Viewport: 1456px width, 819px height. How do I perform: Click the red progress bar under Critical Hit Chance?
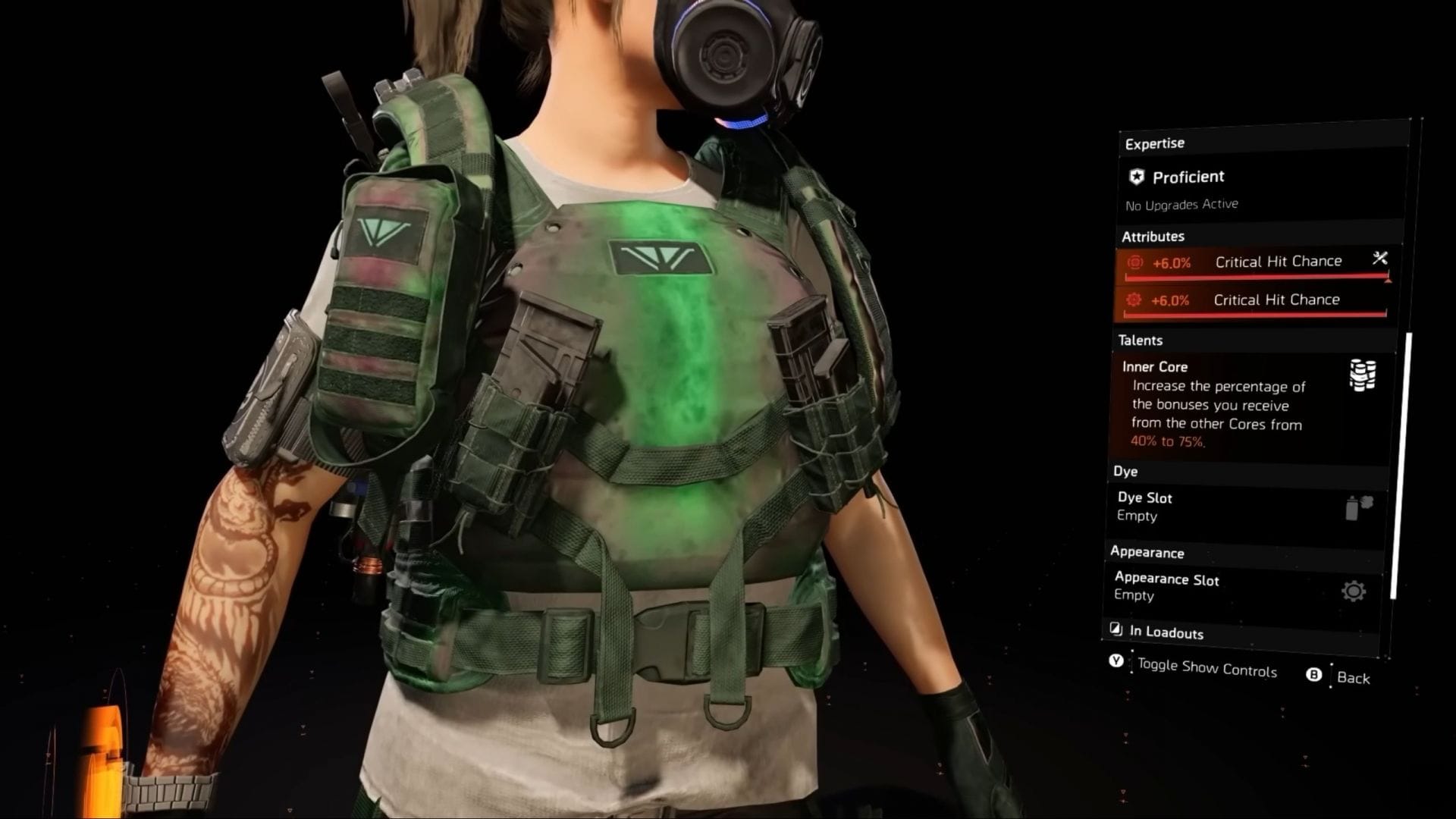point(1255,278)
